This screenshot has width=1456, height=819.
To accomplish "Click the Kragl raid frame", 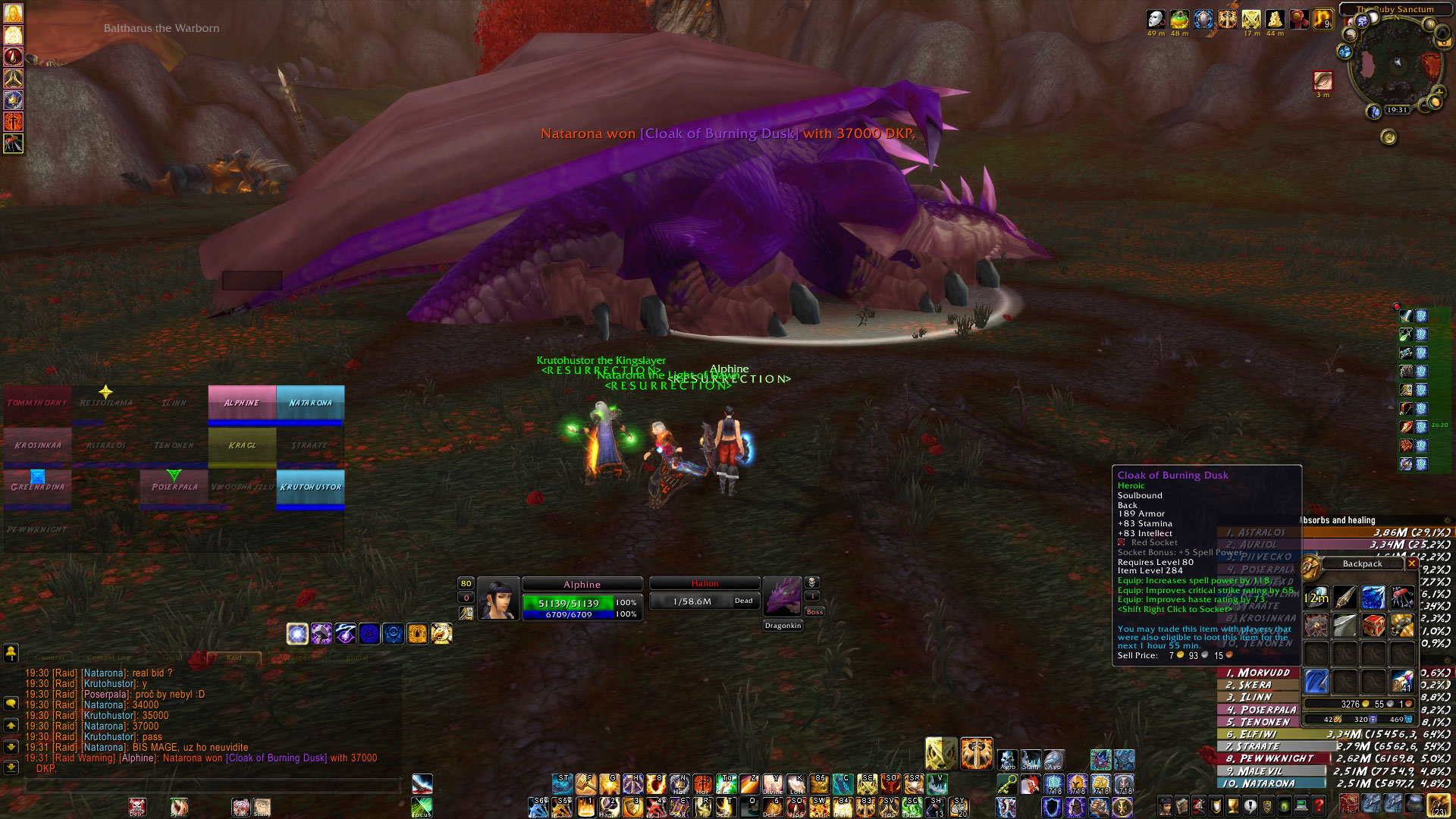I will pos(242,446).
